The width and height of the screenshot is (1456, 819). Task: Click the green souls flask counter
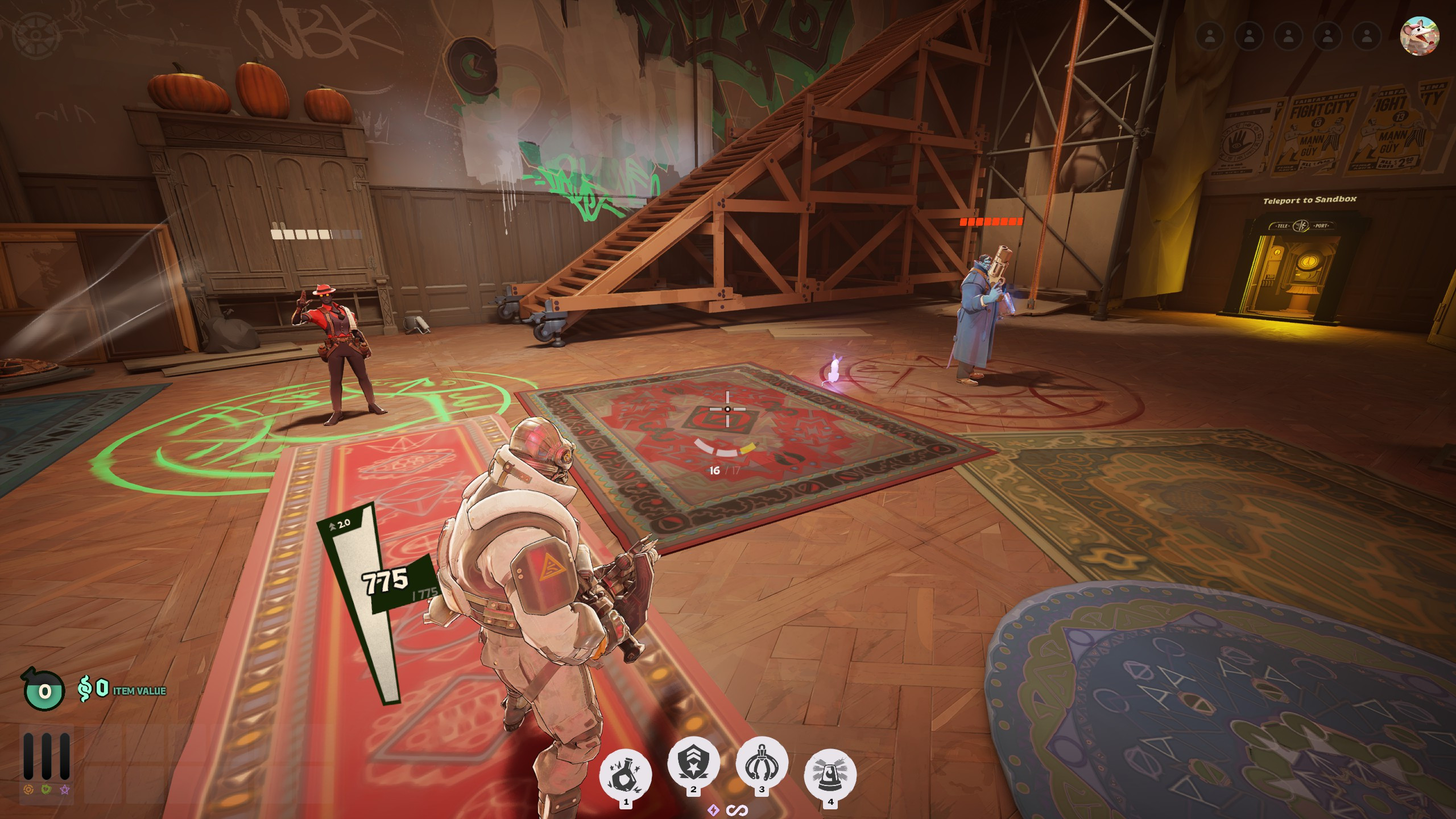43,690
